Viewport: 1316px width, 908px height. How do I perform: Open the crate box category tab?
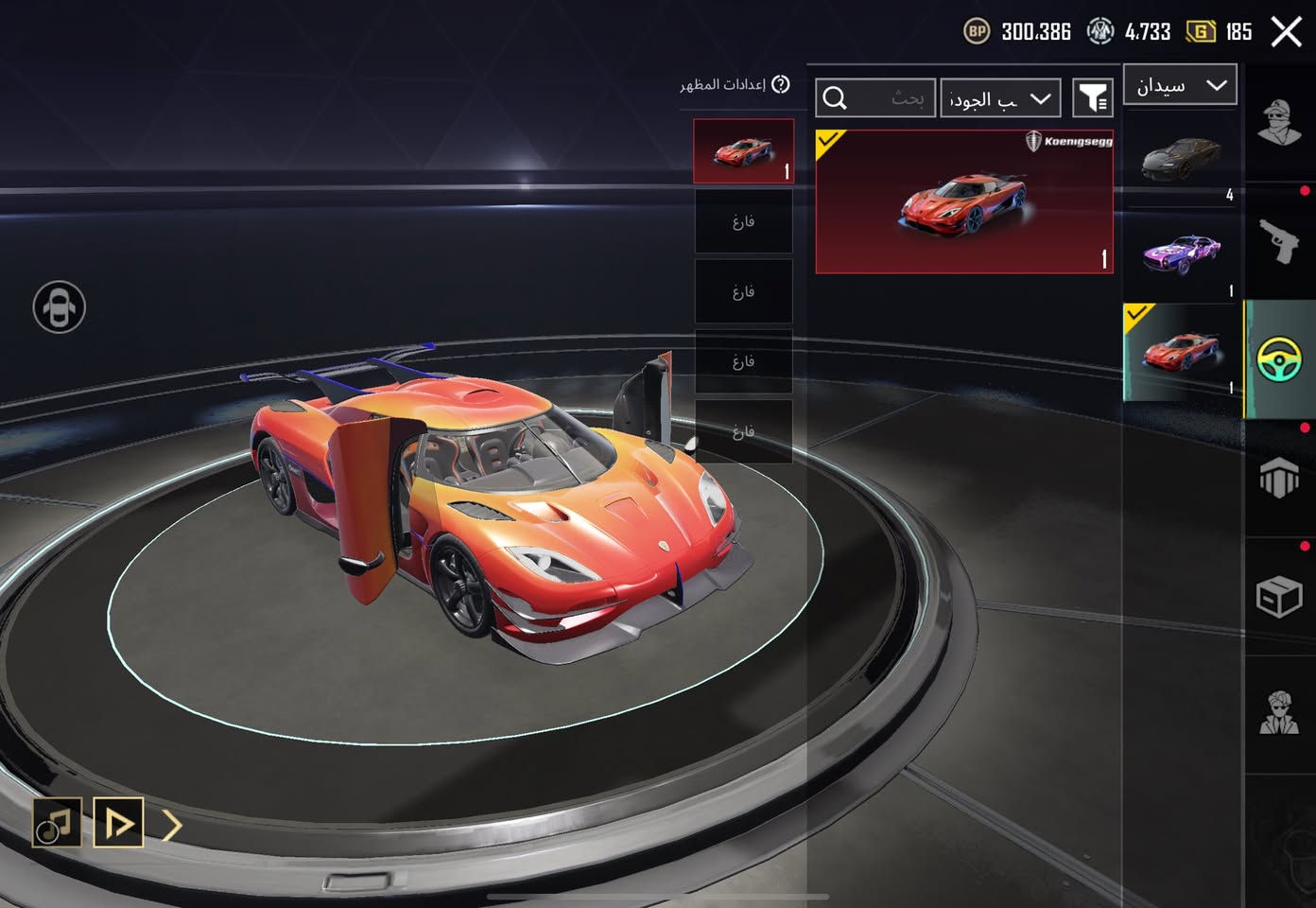pos(1279,596)
